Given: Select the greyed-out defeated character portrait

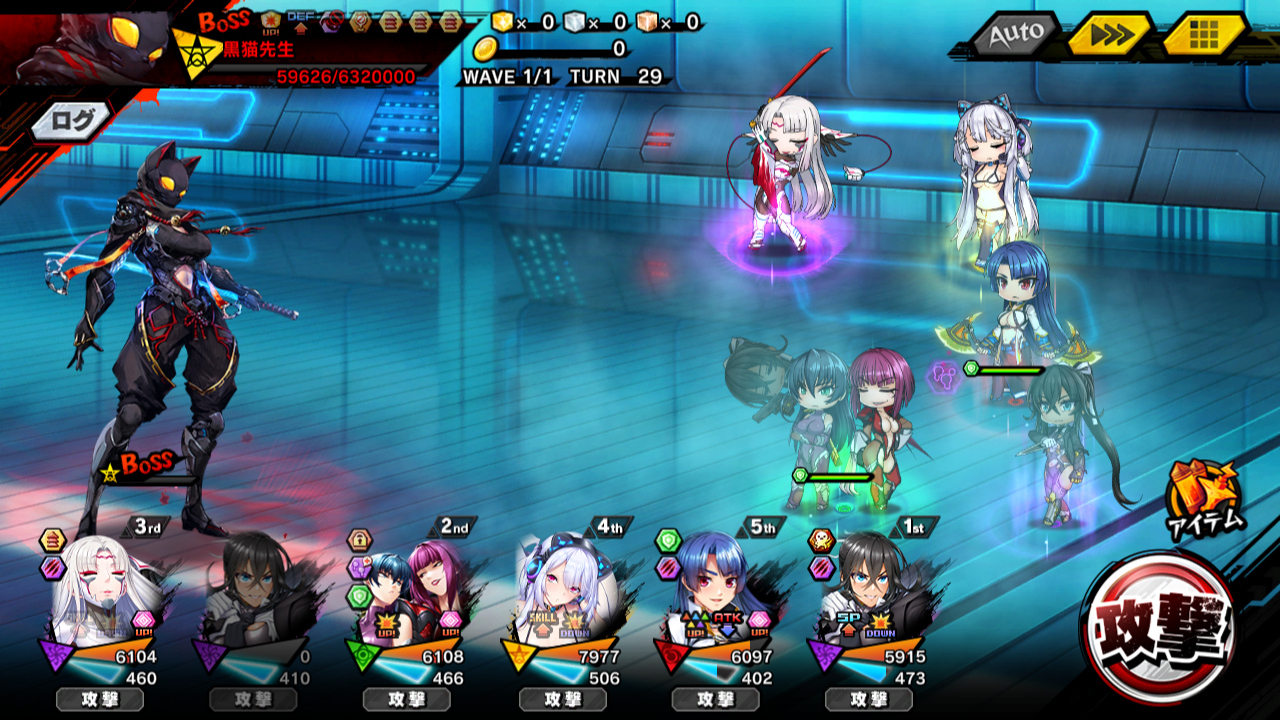Looking at the screenshot, I should [x=254, y=590].
